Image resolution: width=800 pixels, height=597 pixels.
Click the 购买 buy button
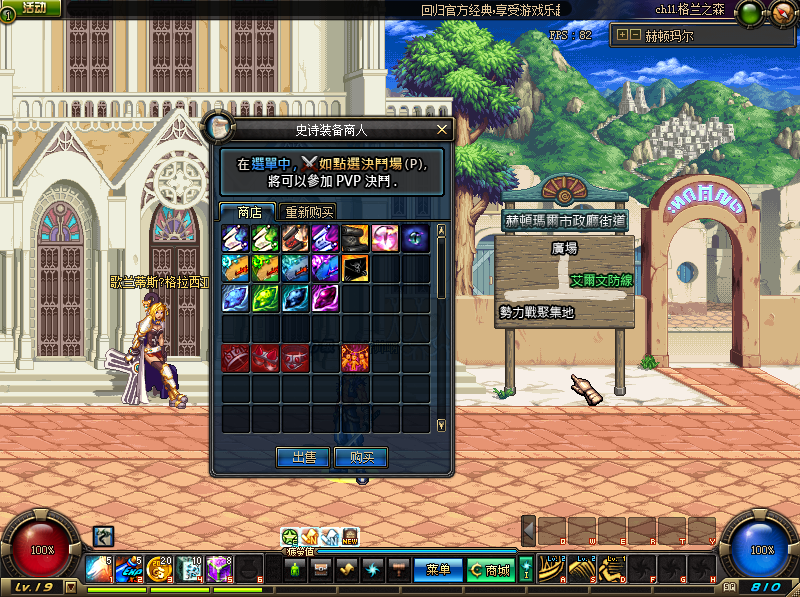(x=361, y=457)
